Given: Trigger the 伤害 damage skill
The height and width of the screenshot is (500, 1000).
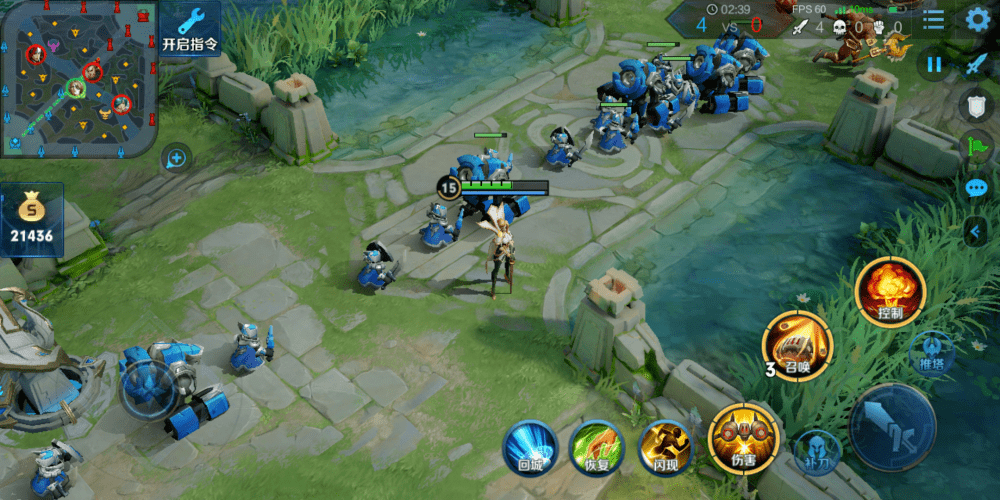Looking at the screenshot, I should tap(744, 438).
